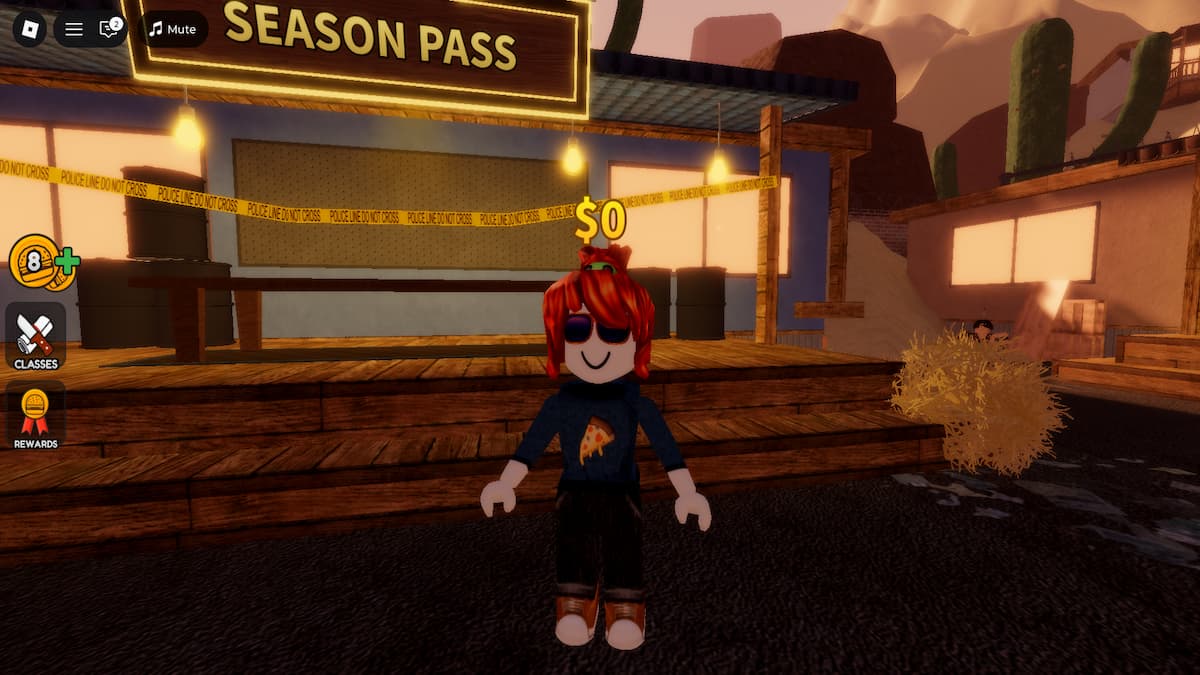
Task: Open the Roblox logo menu
Action: click(x=29, y=28)
